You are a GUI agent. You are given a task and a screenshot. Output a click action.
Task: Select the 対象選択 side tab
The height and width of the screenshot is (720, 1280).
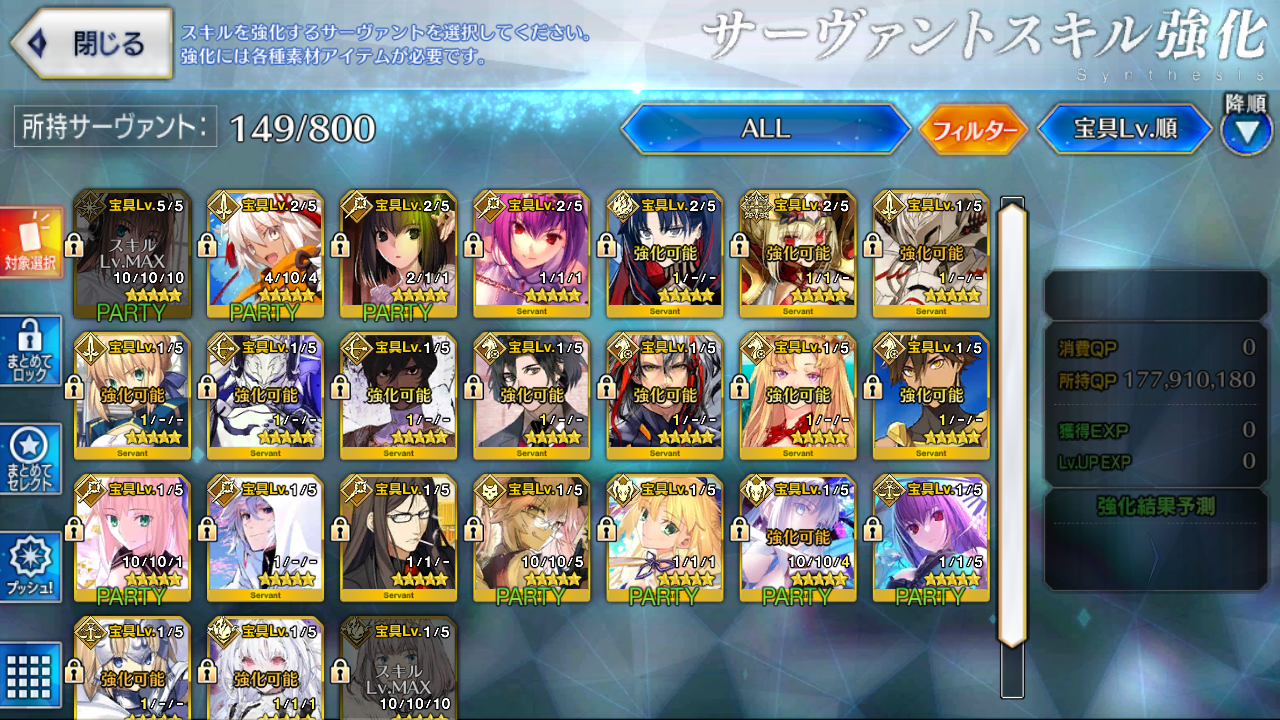(32, 244)
